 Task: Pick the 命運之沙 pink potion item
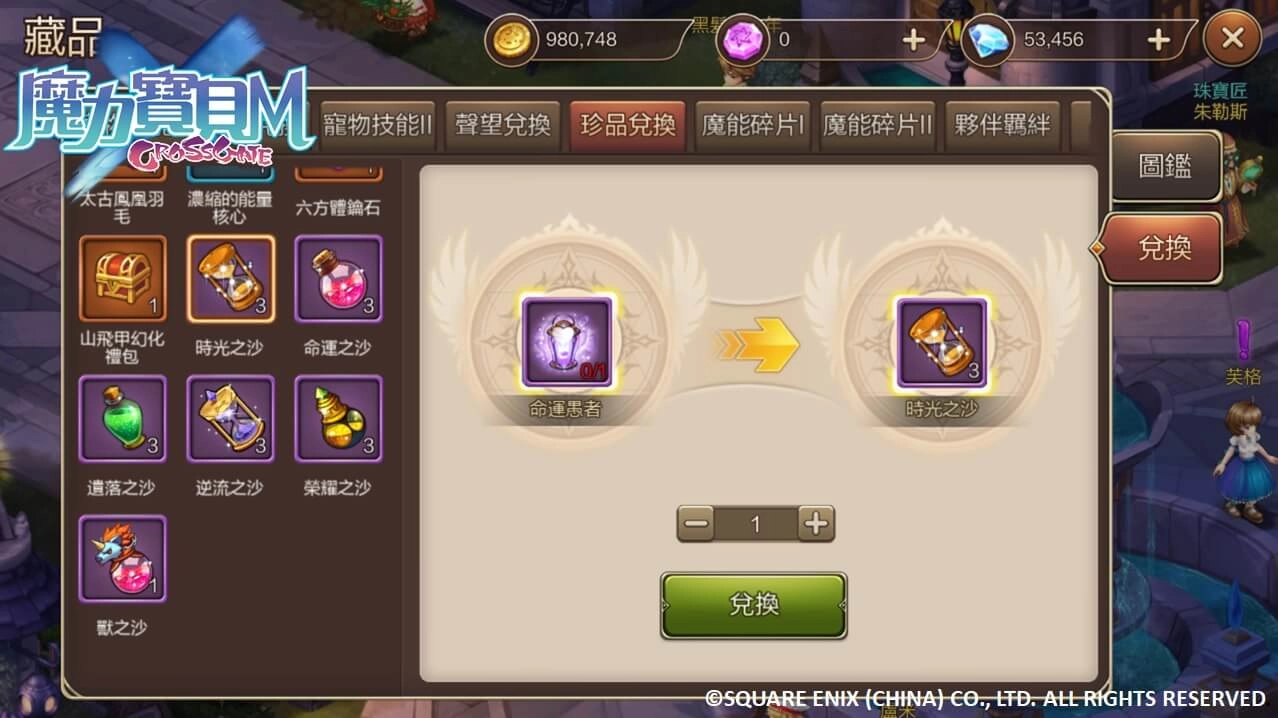coord(339,279)
